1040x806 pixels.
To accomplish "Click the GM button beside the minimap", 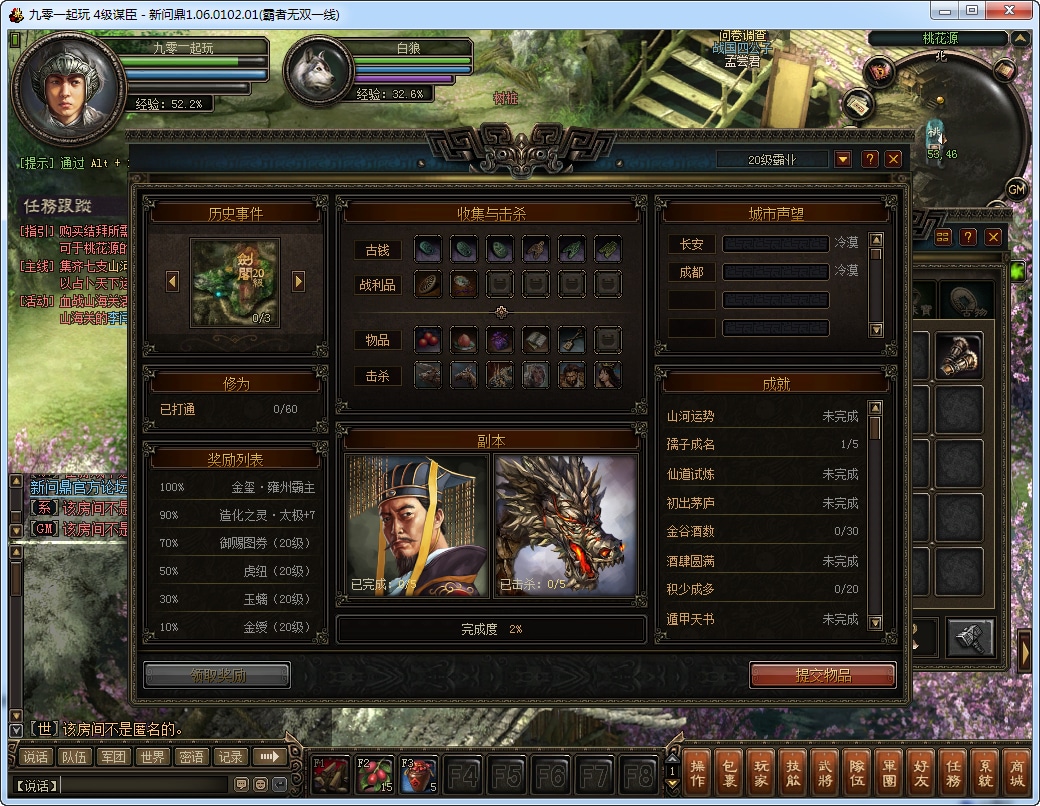I will (1017, 189).
